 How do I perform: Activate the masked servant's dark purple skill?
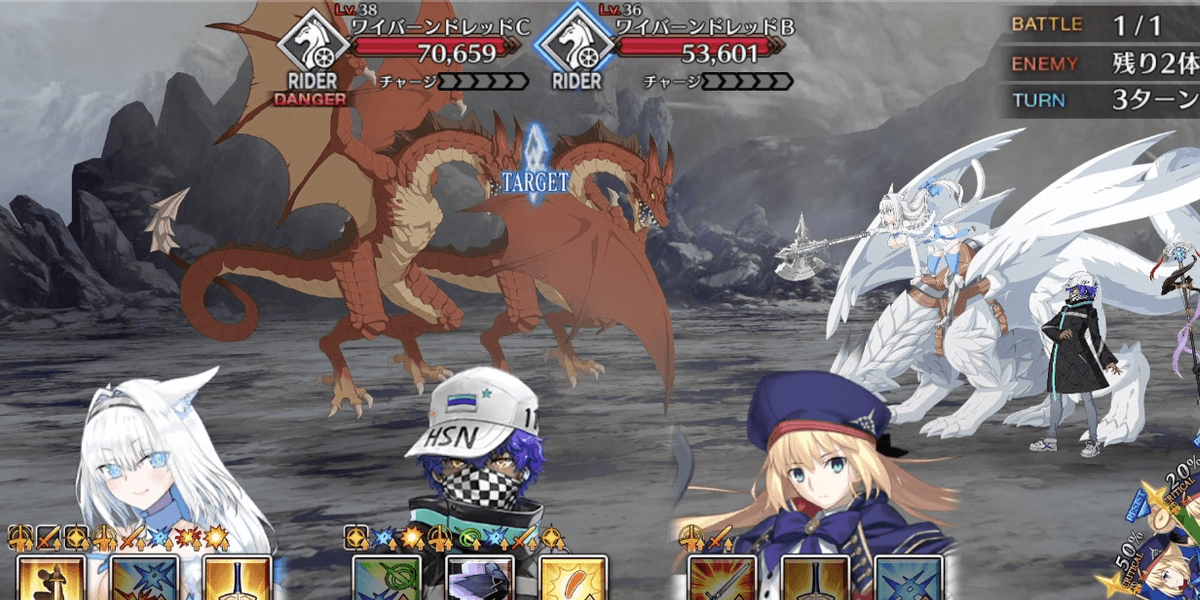point(478,580)
